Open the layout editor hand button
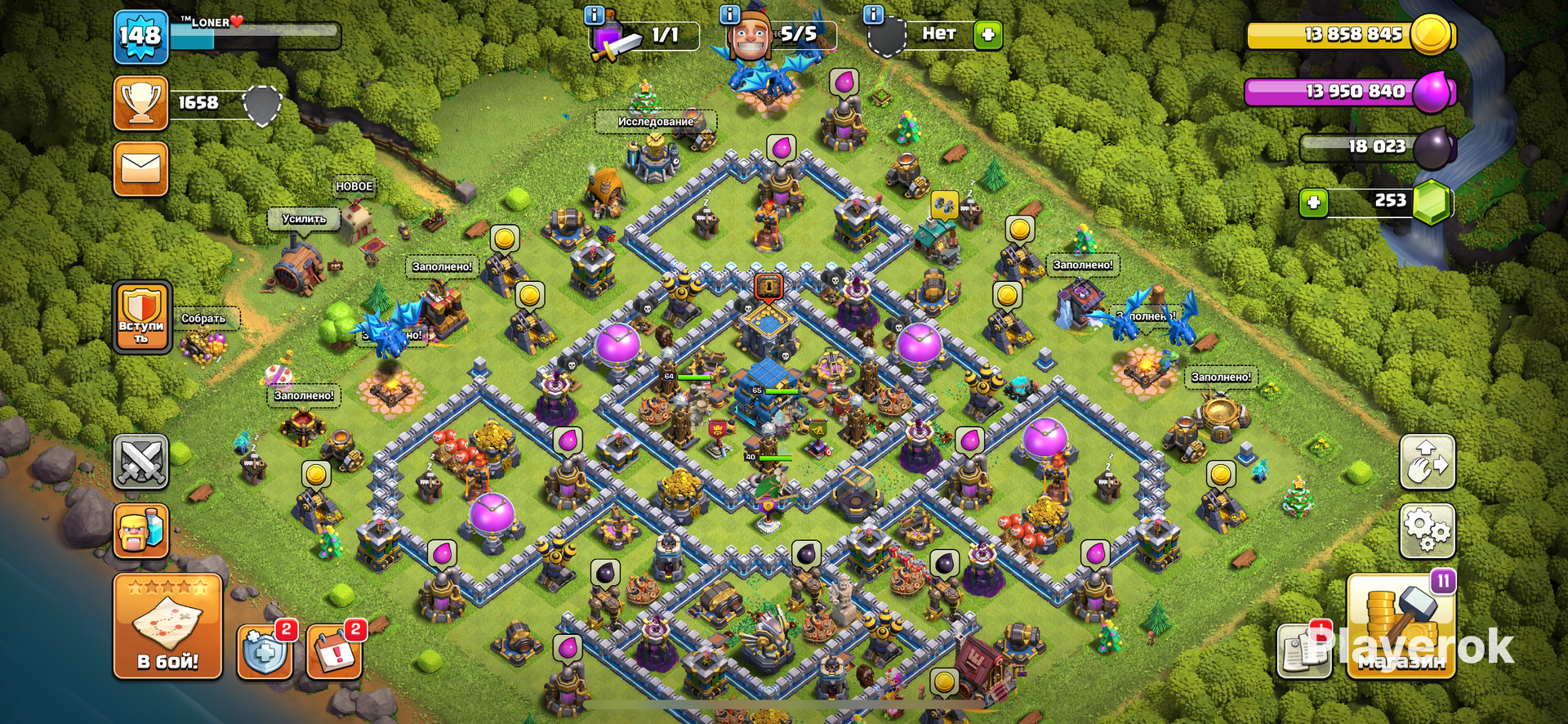Screen dimensions: 1568x724 pyautogui.click(x=1427, y=462)
